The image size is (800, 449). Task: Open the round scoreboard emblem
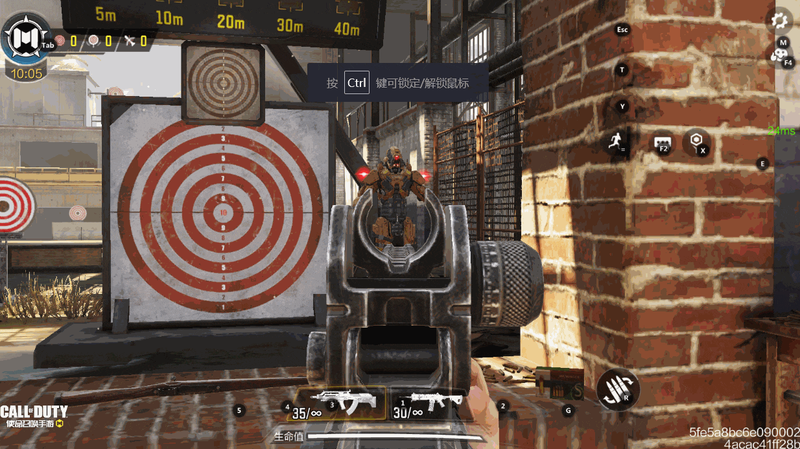click(24, 40)
